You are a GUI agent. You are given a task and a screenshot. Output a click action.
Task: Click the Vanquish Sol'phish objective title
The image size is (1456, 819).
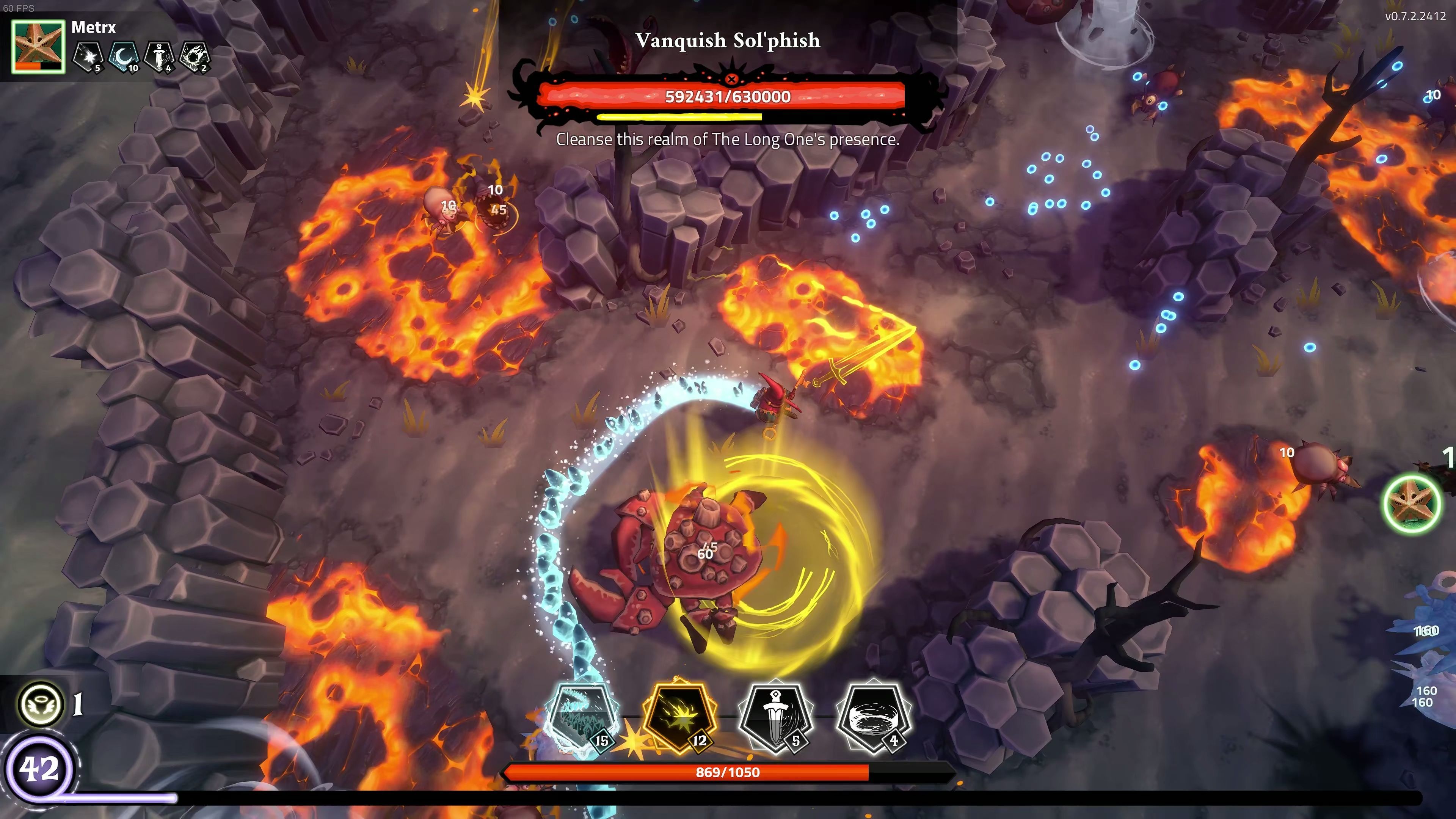[728, 41]
